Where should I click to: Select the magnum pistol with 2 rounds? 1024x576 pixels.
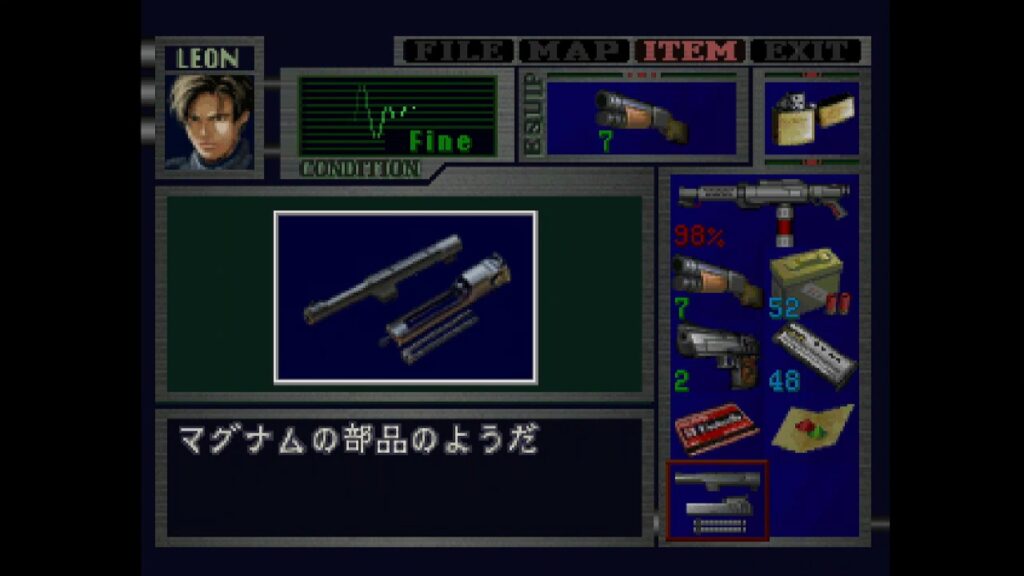(x=715, y=357)
